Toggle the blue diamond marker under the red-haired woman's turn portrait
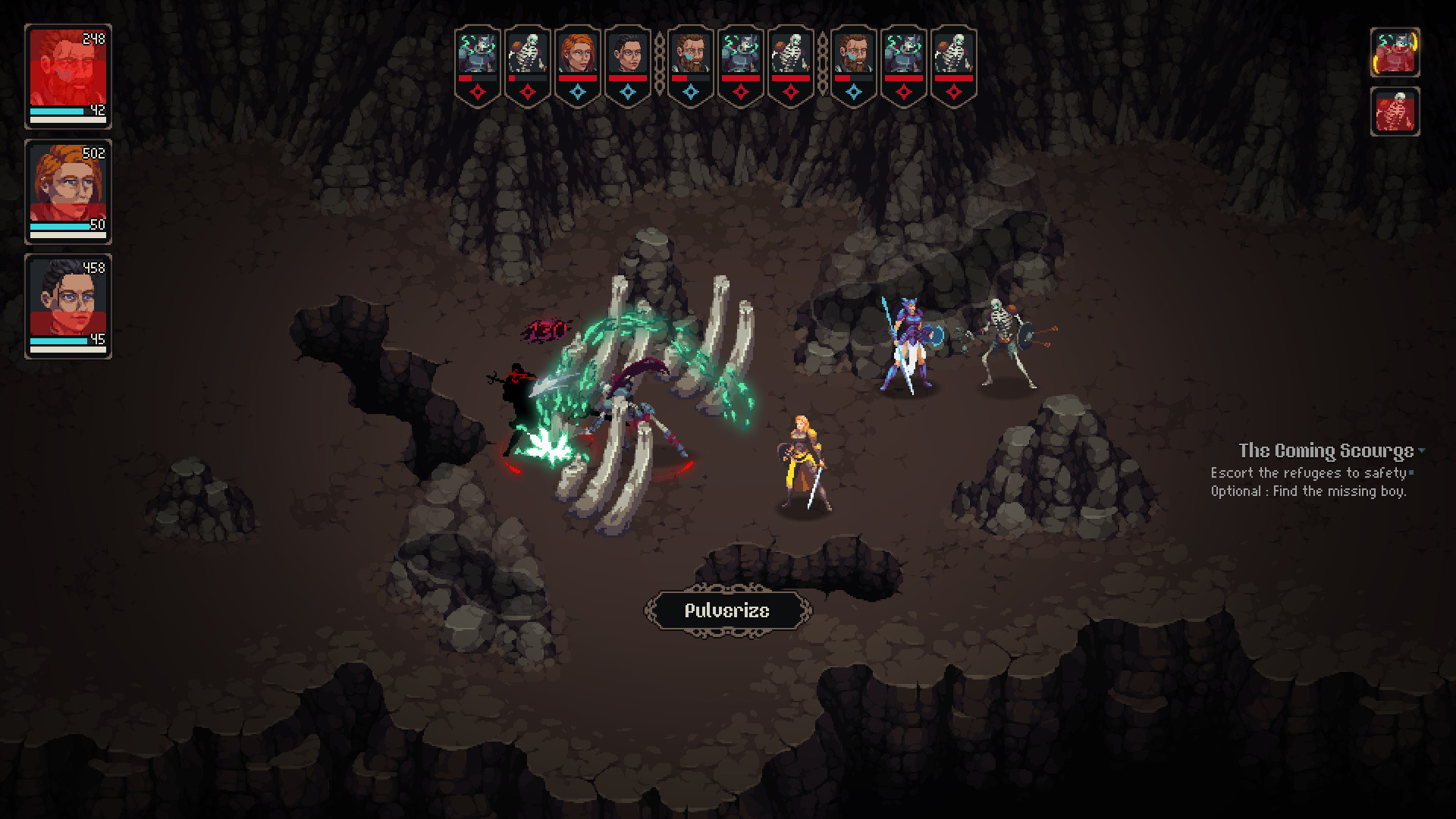1456x819 pixels. 579,91
